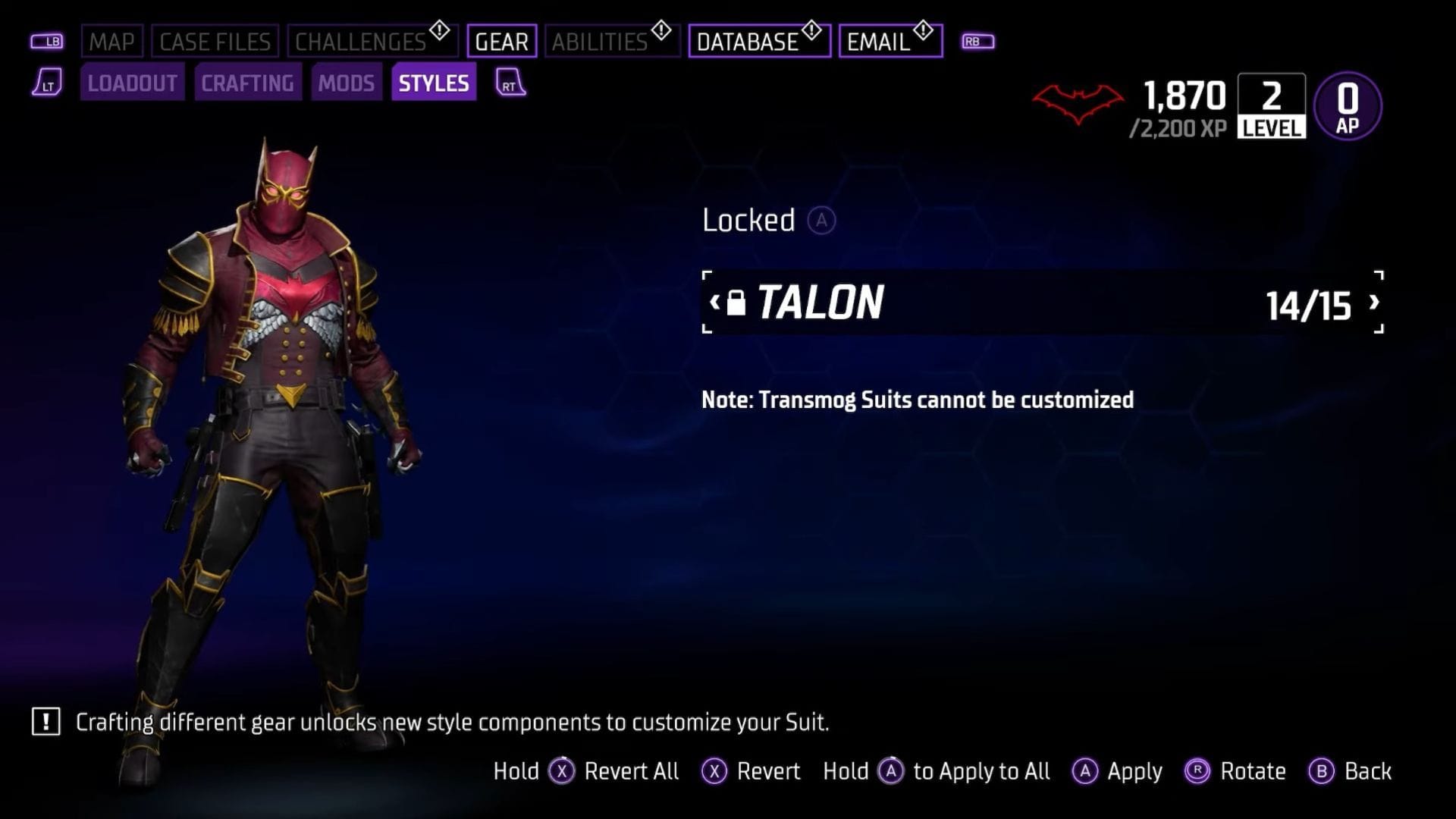Click the RB shoulder button icon
This screenshot has width=1456, height=819.
(x=978, y=40)
